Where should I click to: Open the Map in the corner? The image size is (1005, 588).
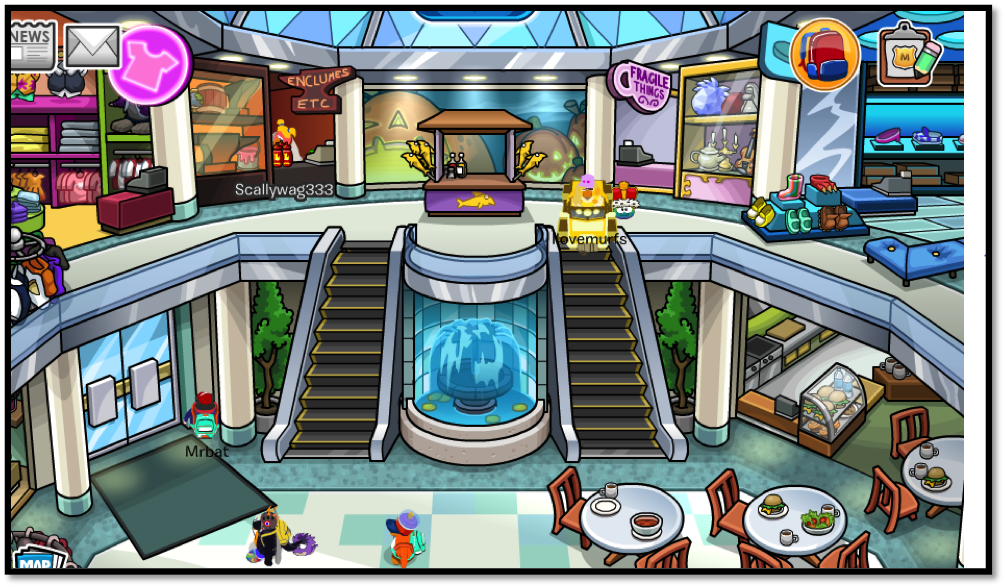tap(38, 560)
